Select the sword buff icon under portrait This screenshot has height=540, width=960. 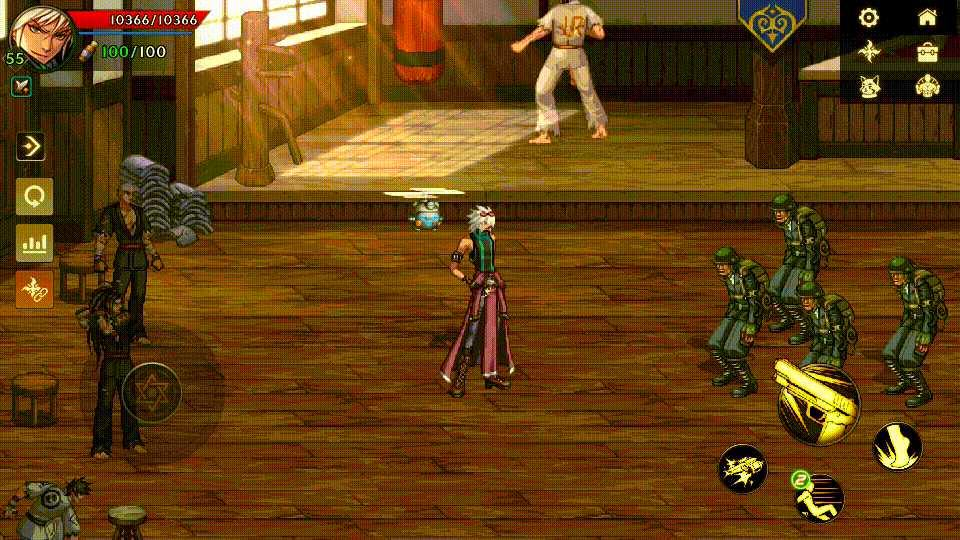tap(20, 86)
